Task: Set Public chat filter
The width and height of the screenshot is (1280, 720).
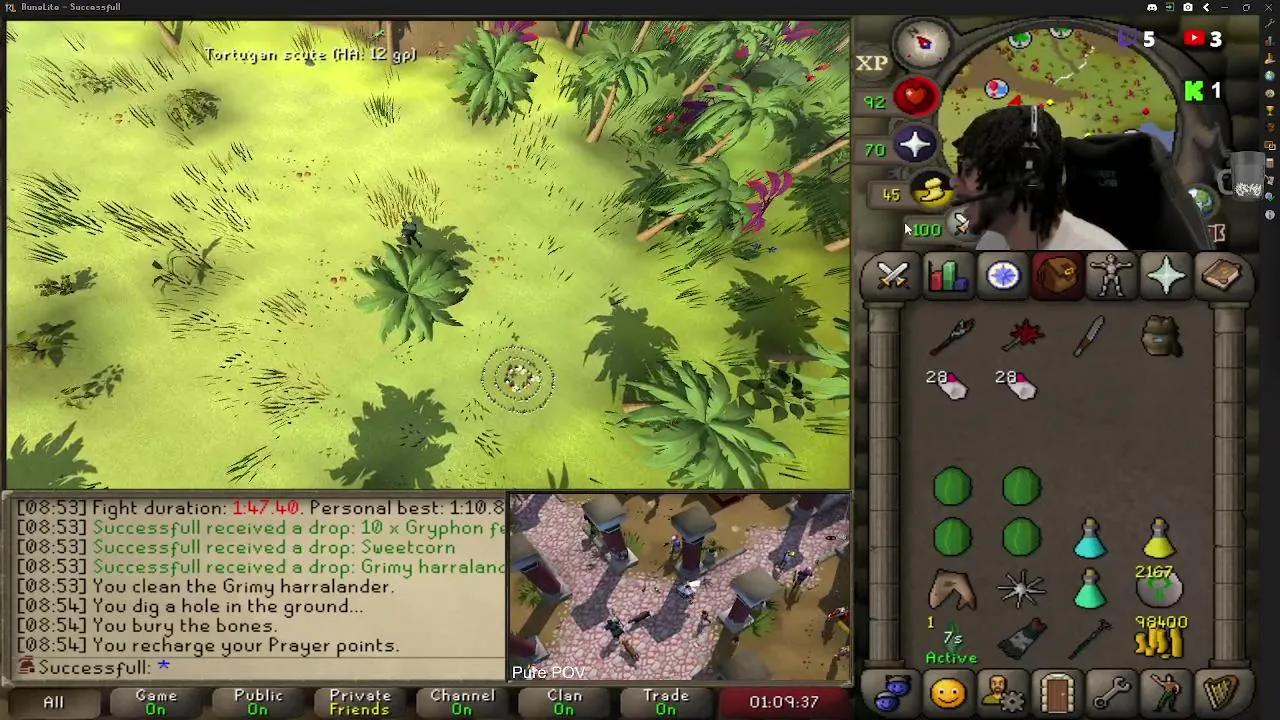Action: pyautogui.click(x=257, y=700)
